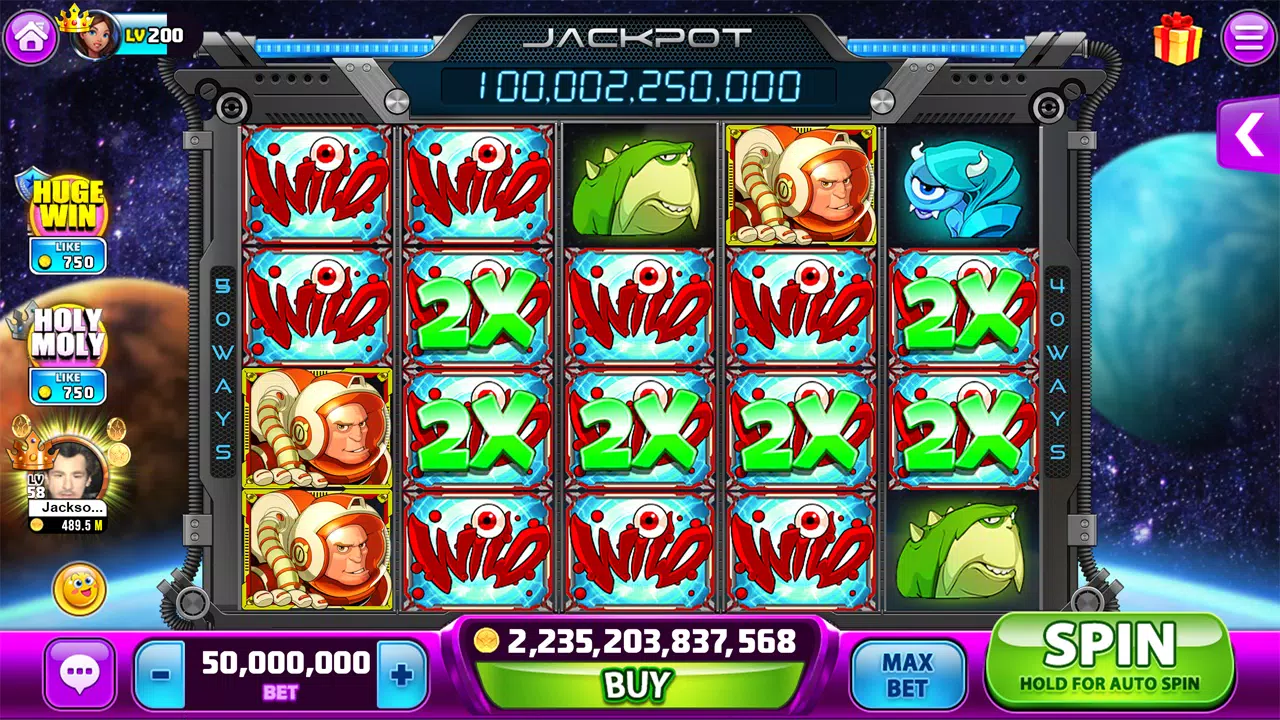Viewport: 1280px width, 720px height.
Task: Set the bet to Max Bet
Action: (907, 675)
